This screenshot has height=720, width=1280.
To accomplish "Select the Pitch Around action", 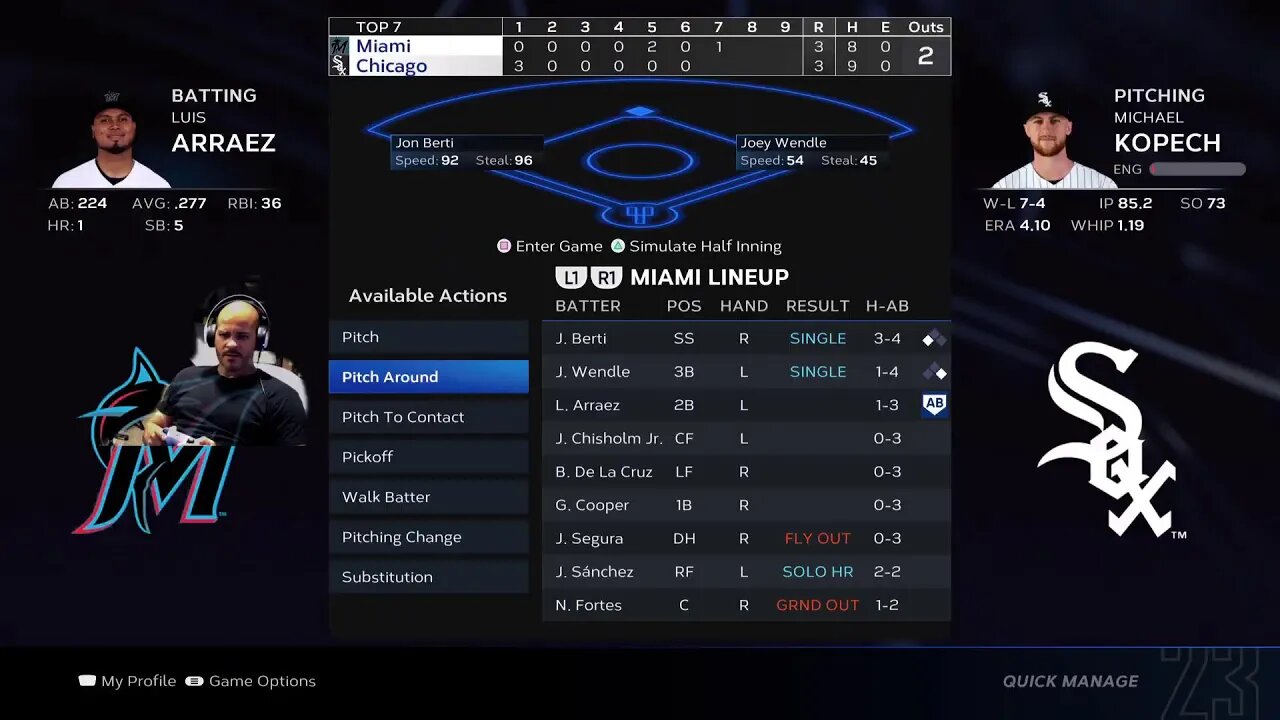I will coord(428,377).
